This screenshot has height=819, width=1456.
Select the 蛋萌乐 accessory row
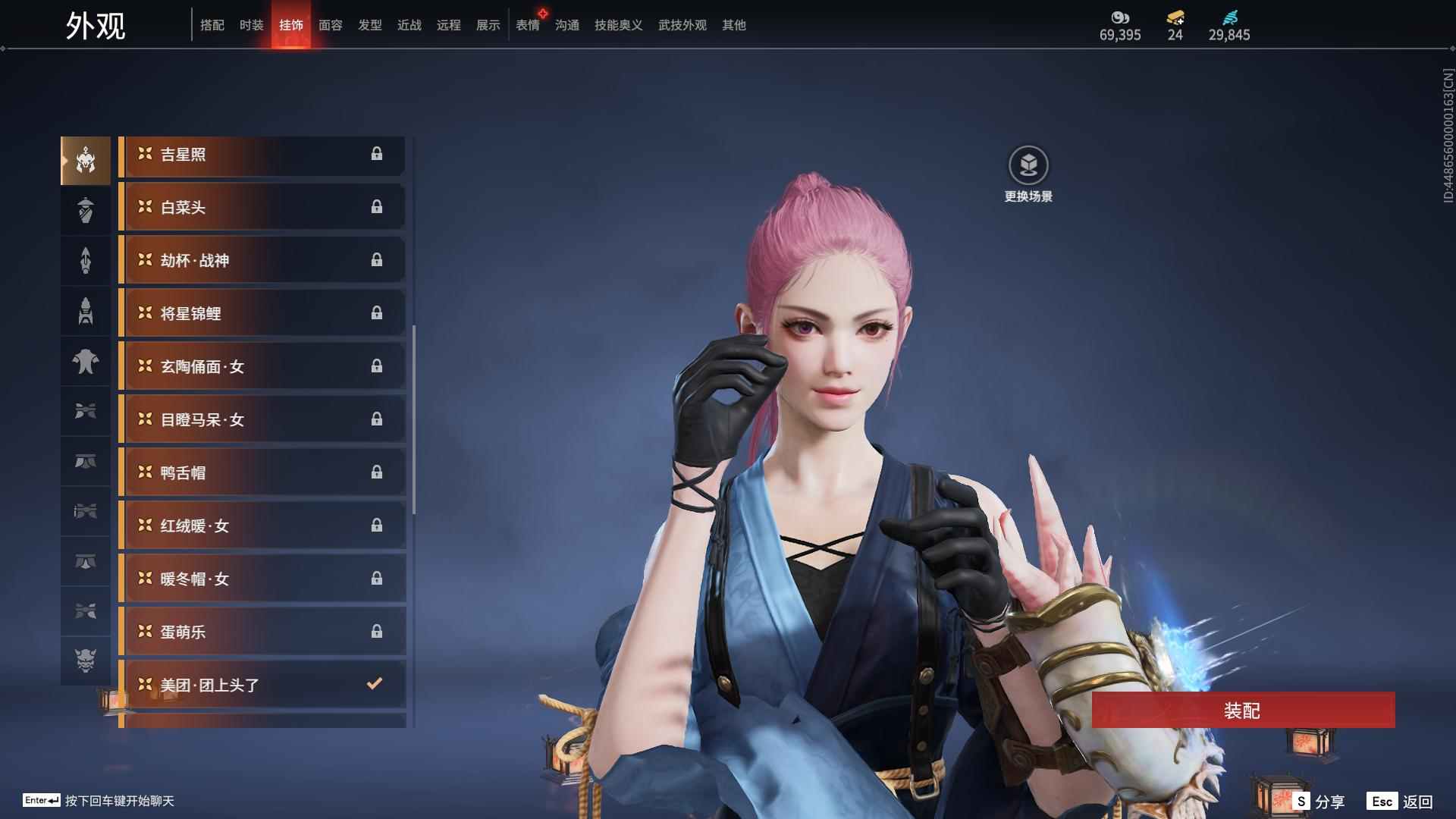tap(262, 632)
